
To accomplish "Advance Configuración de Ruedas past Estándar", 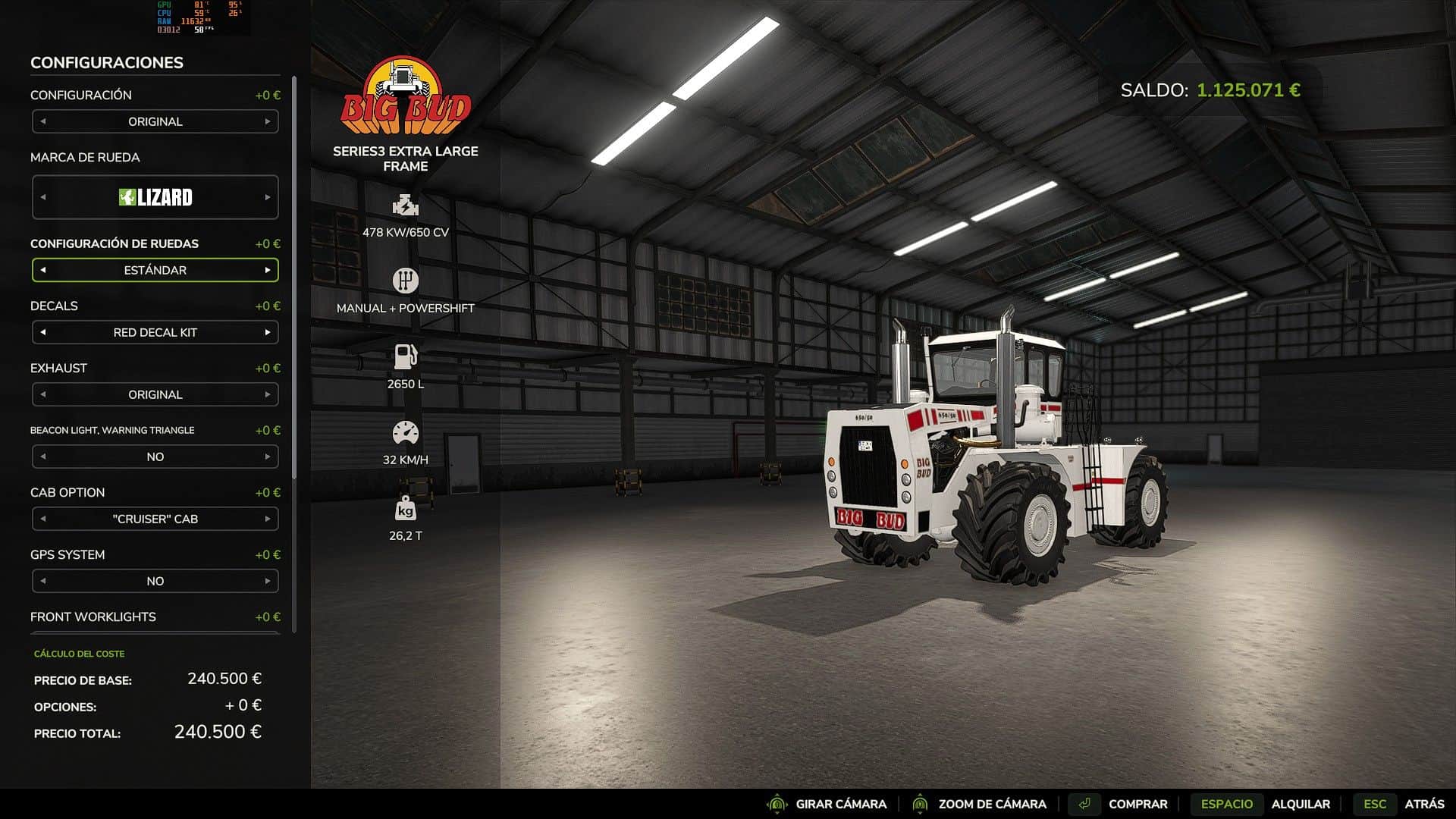I will (268, 270).
